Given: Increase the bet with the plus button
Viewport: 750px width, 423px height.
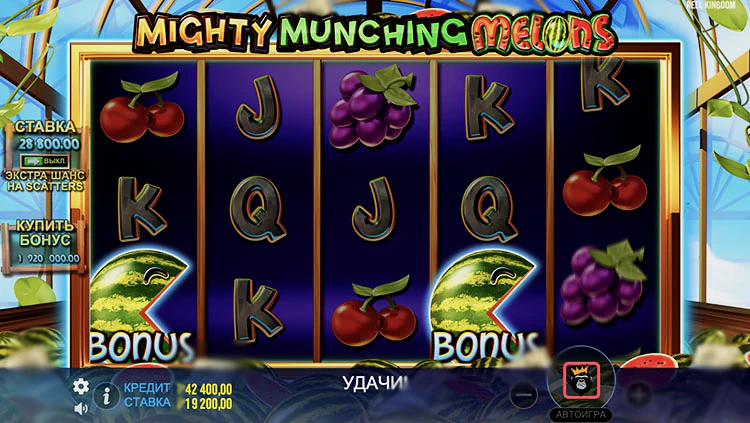Looking at the screenshot, I should (x=637, y=395).
